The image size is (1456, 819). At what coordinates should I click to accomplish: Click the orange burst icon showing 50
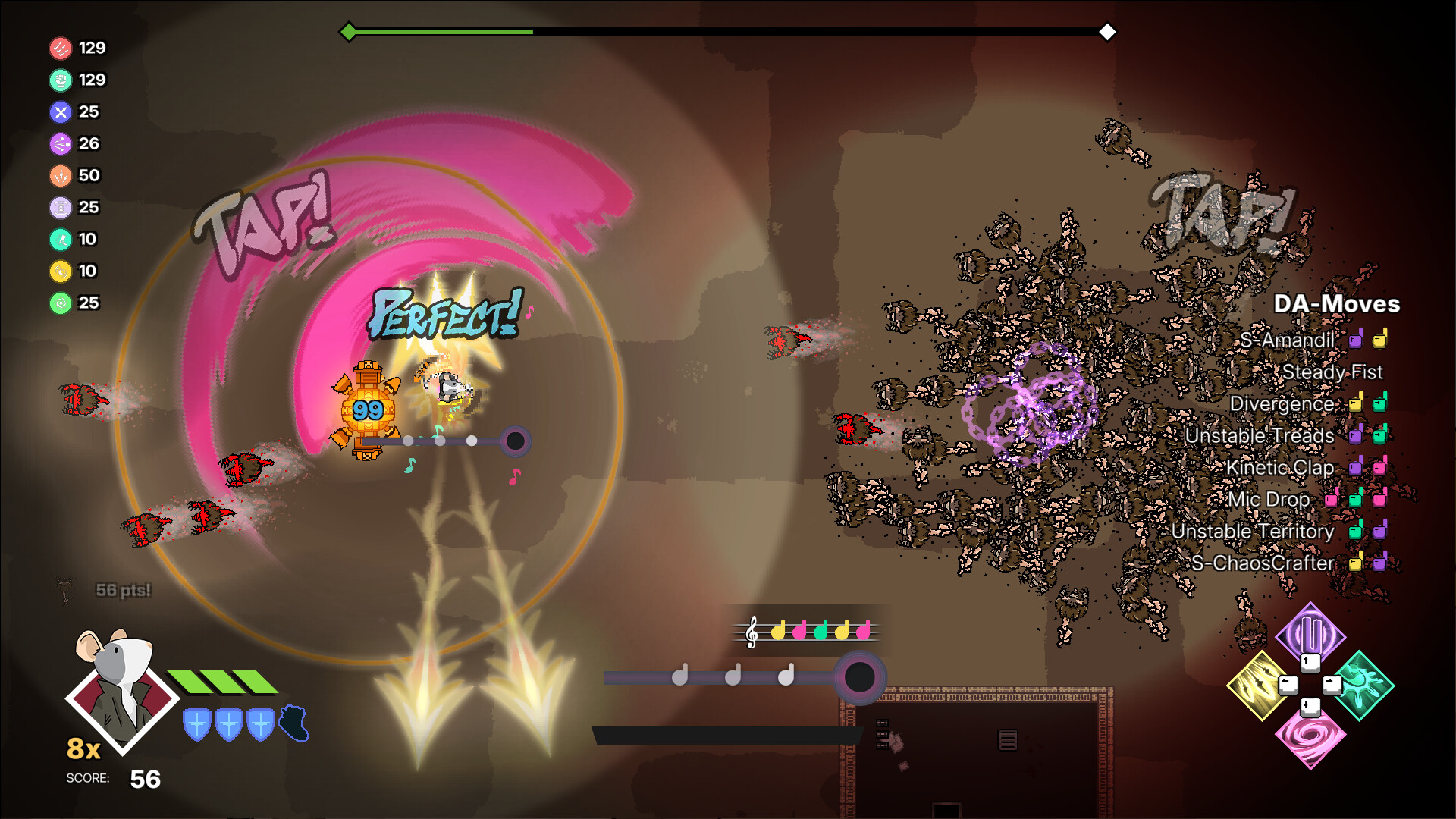pos(59,175)
